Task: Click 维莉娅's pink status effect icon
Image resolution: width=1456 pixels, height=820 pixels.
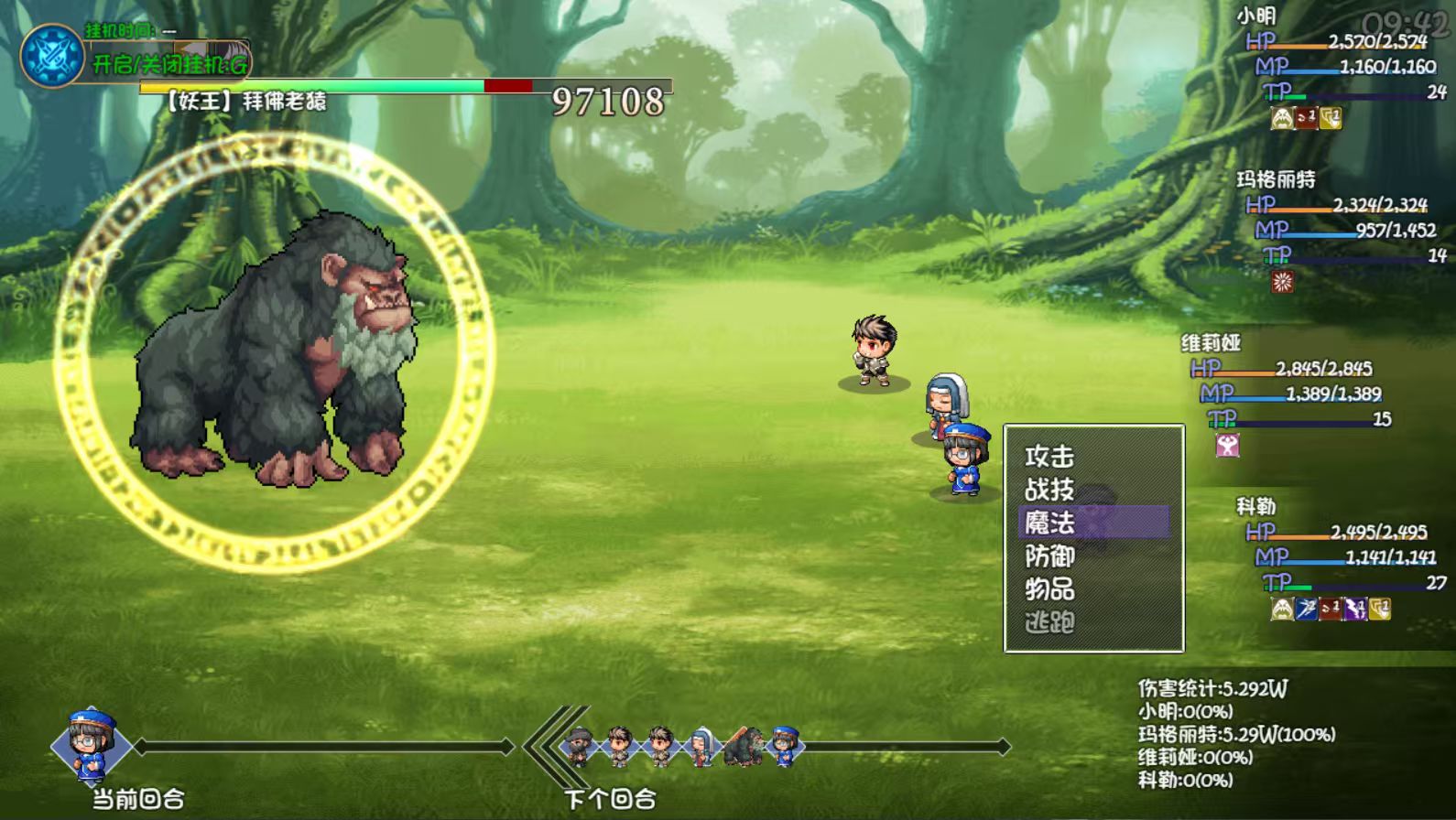Action: [x=1227, y=446]
